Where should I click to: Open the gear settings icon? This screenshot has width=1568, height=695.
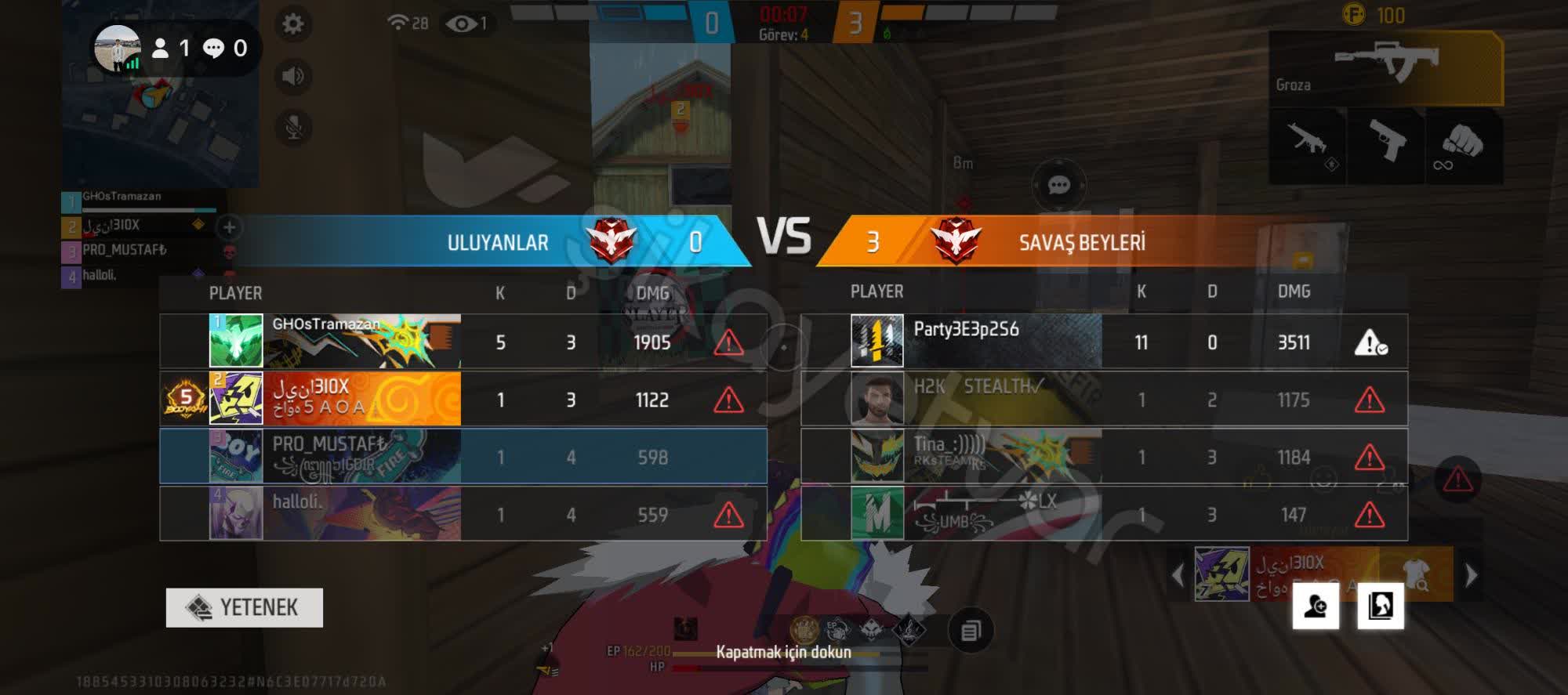click(x=293, y=24)
